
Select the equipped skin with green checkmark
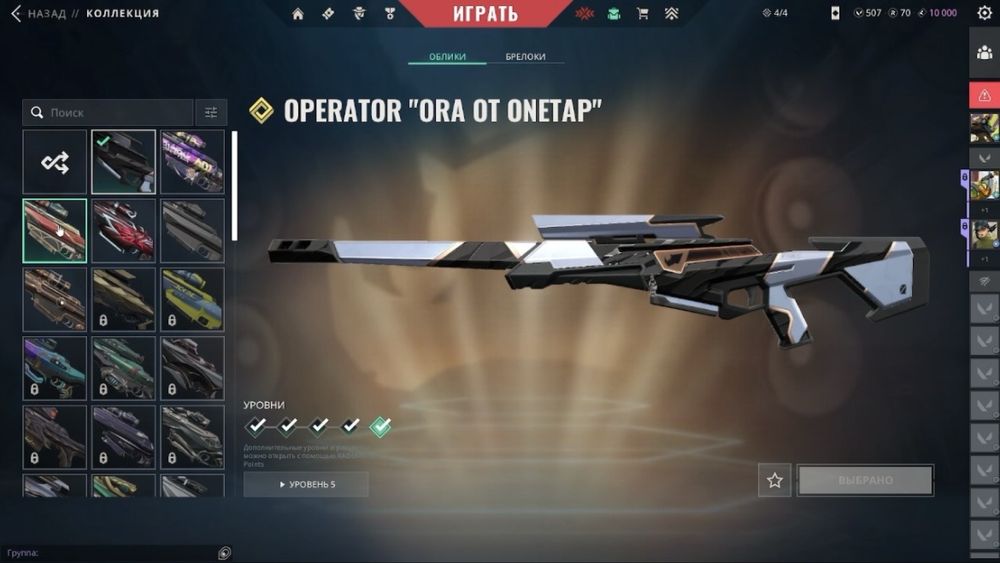pyautogui.click(x=123, y=162)
